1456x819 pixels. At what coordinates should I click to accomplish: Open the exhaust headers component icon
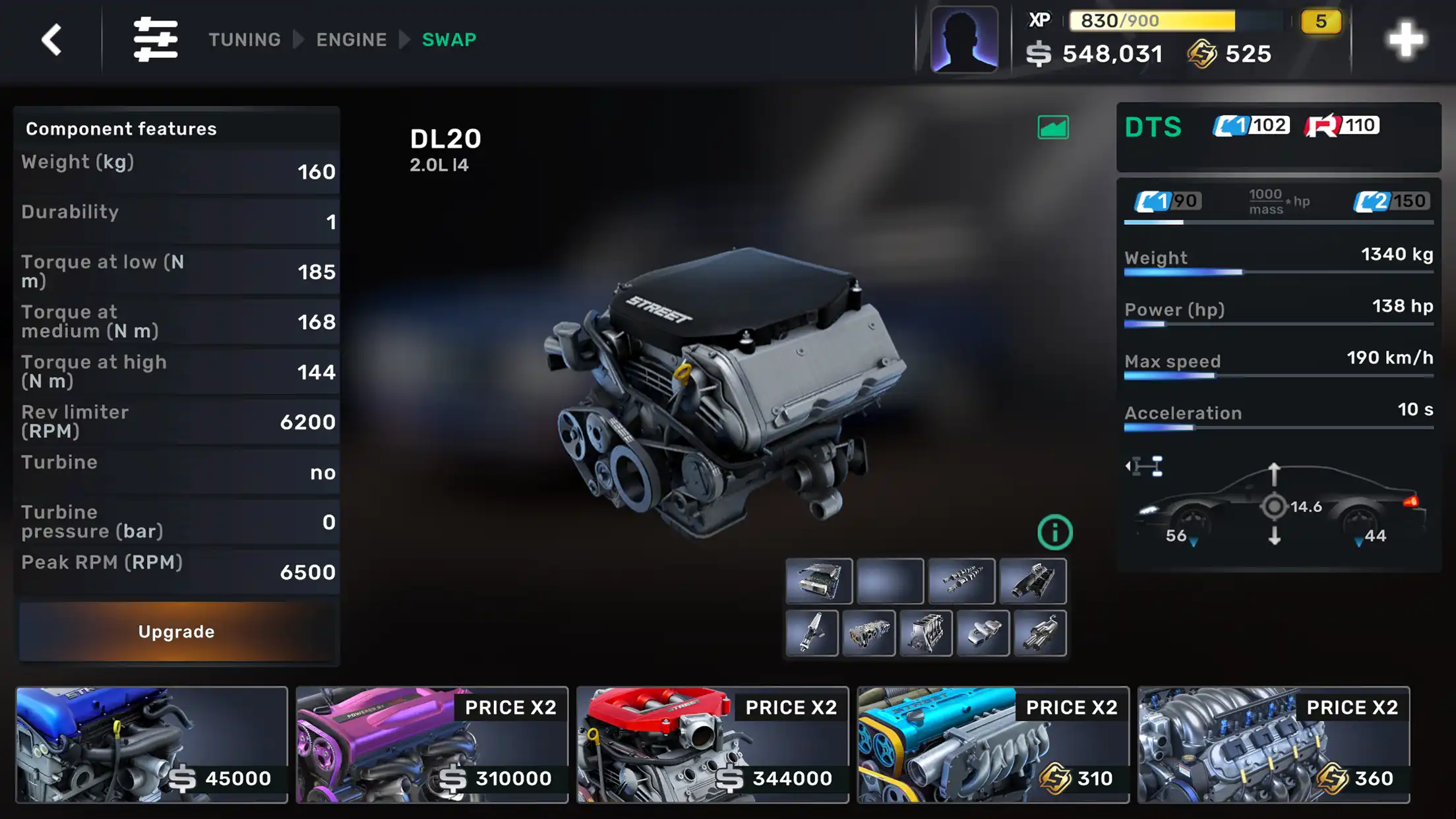coord(1040,633)
